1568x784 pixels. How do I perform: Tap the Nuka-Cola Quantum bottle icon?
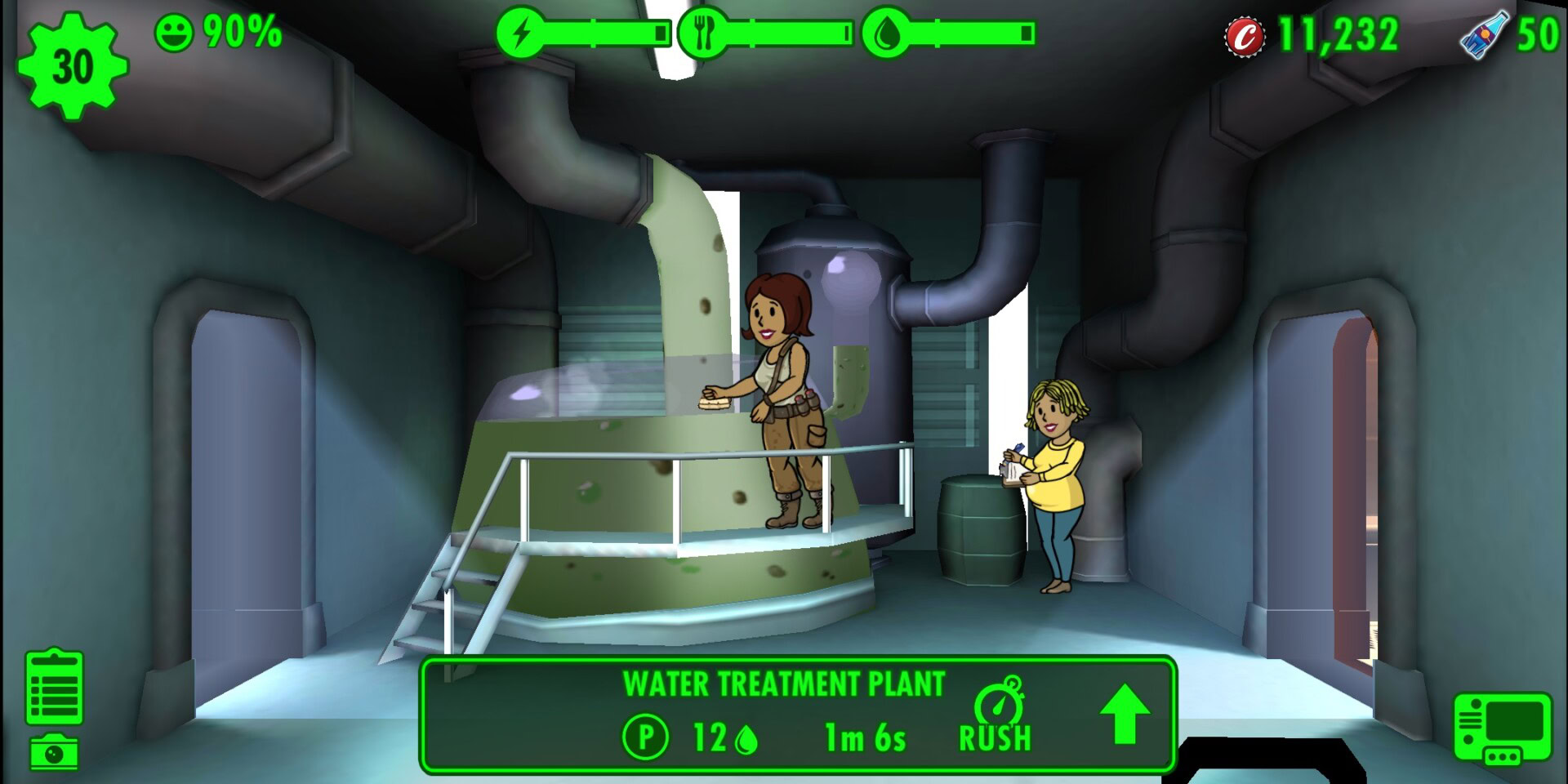point(1484,35)
